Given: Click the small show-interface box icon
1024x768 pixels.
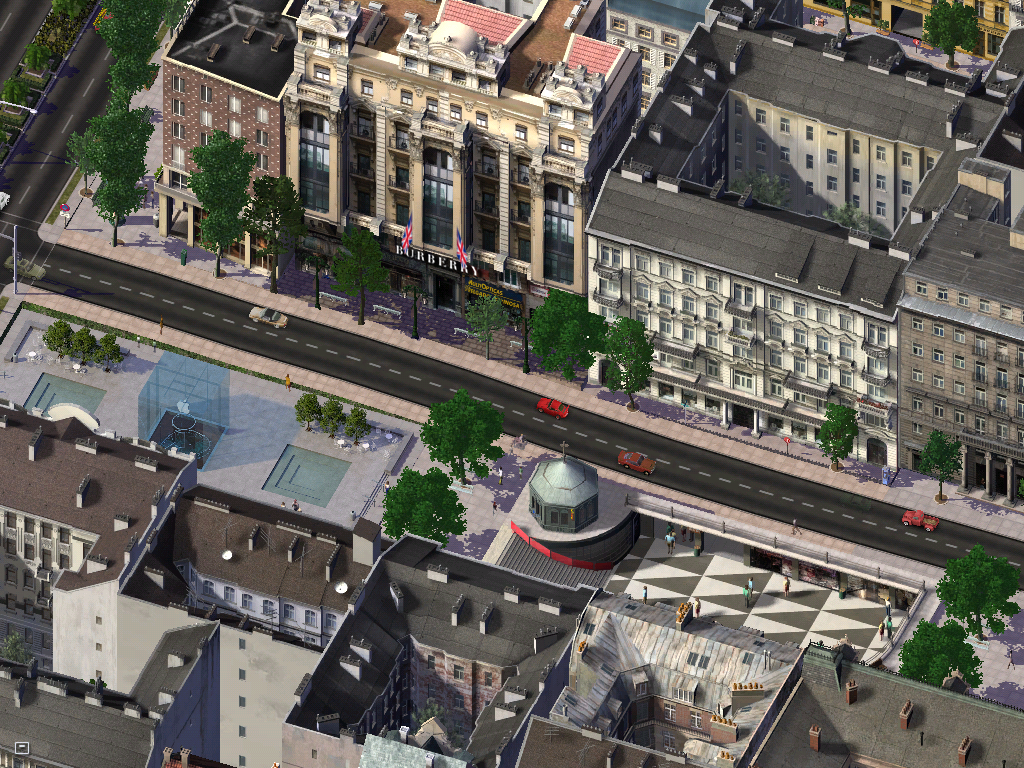Looking at the screenshot, I should pyautogui.click(x=21, y=747).
